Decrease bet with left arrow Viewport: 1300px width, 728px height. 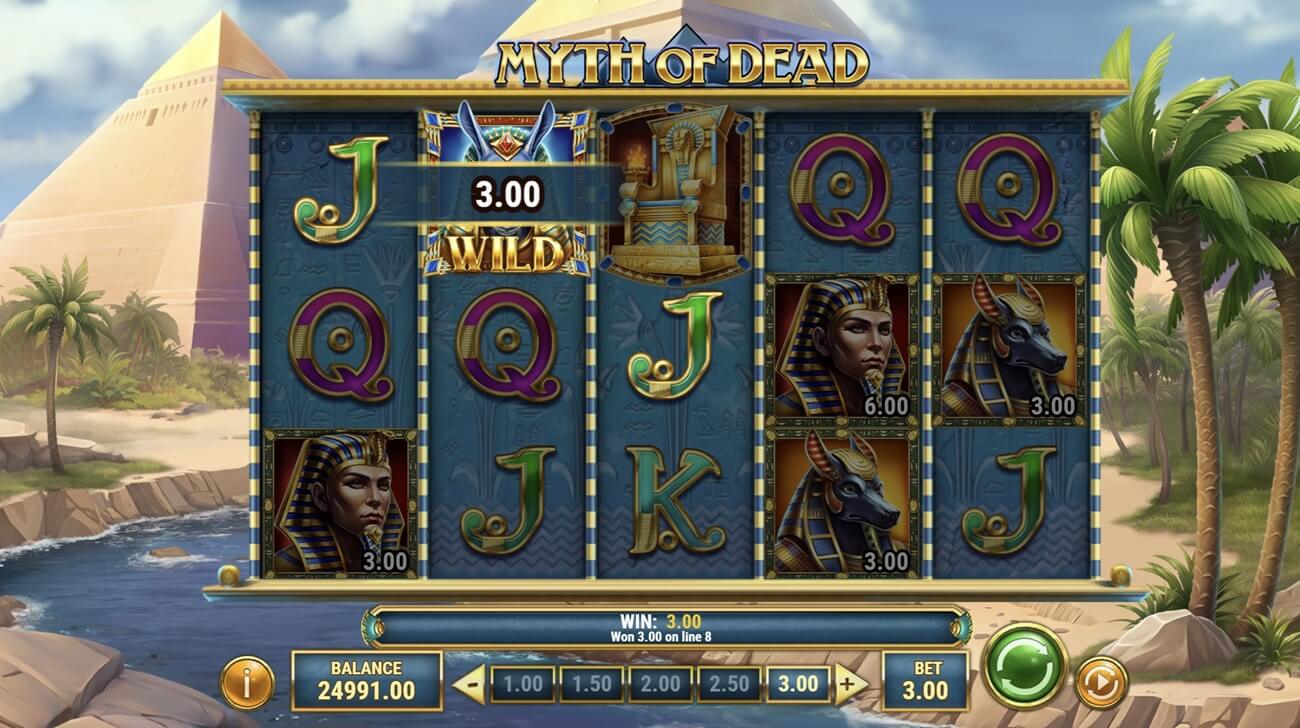469,685
